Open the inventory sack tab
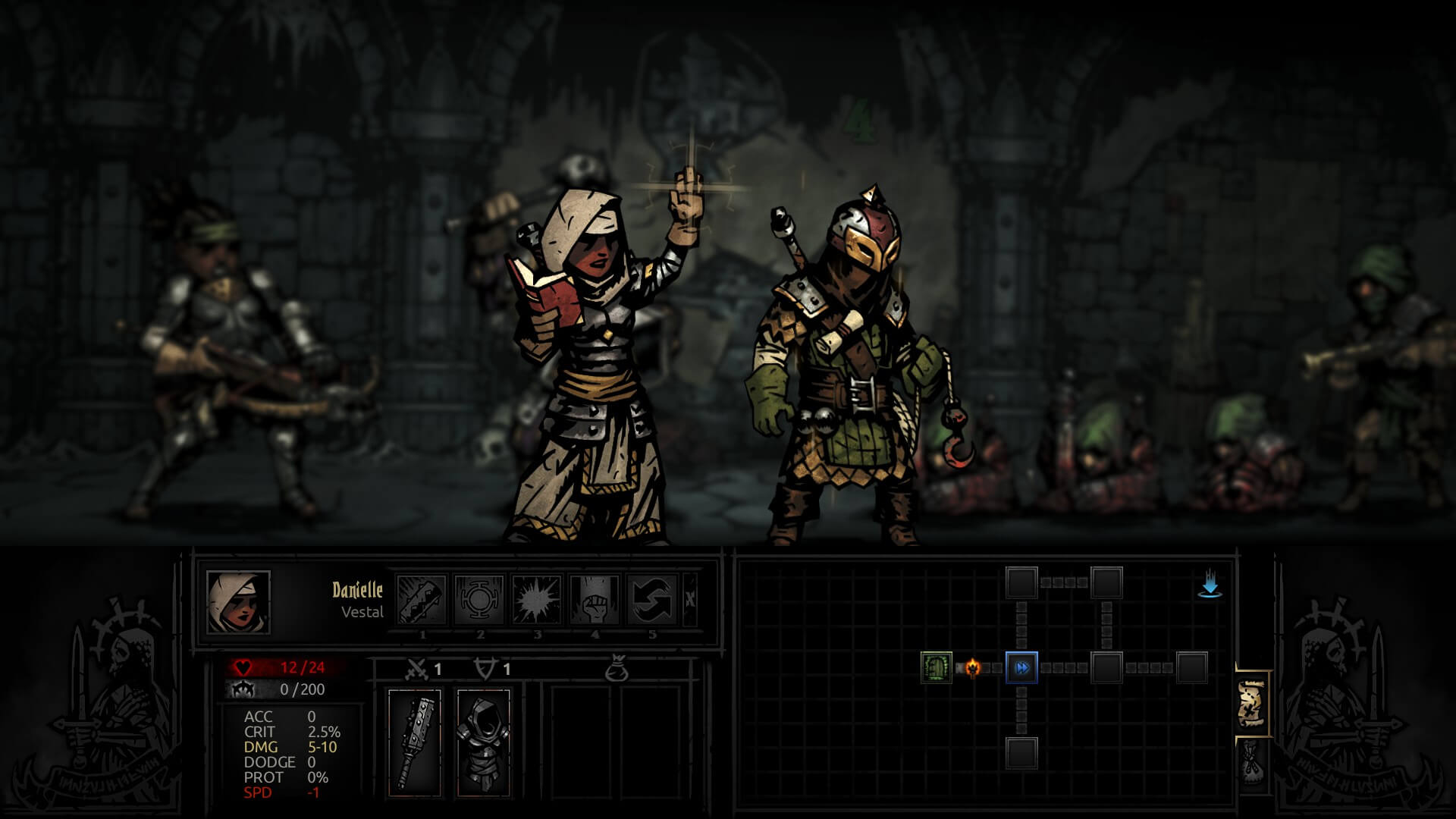Screen dimensions: 1456x819 click(1252, 762)
